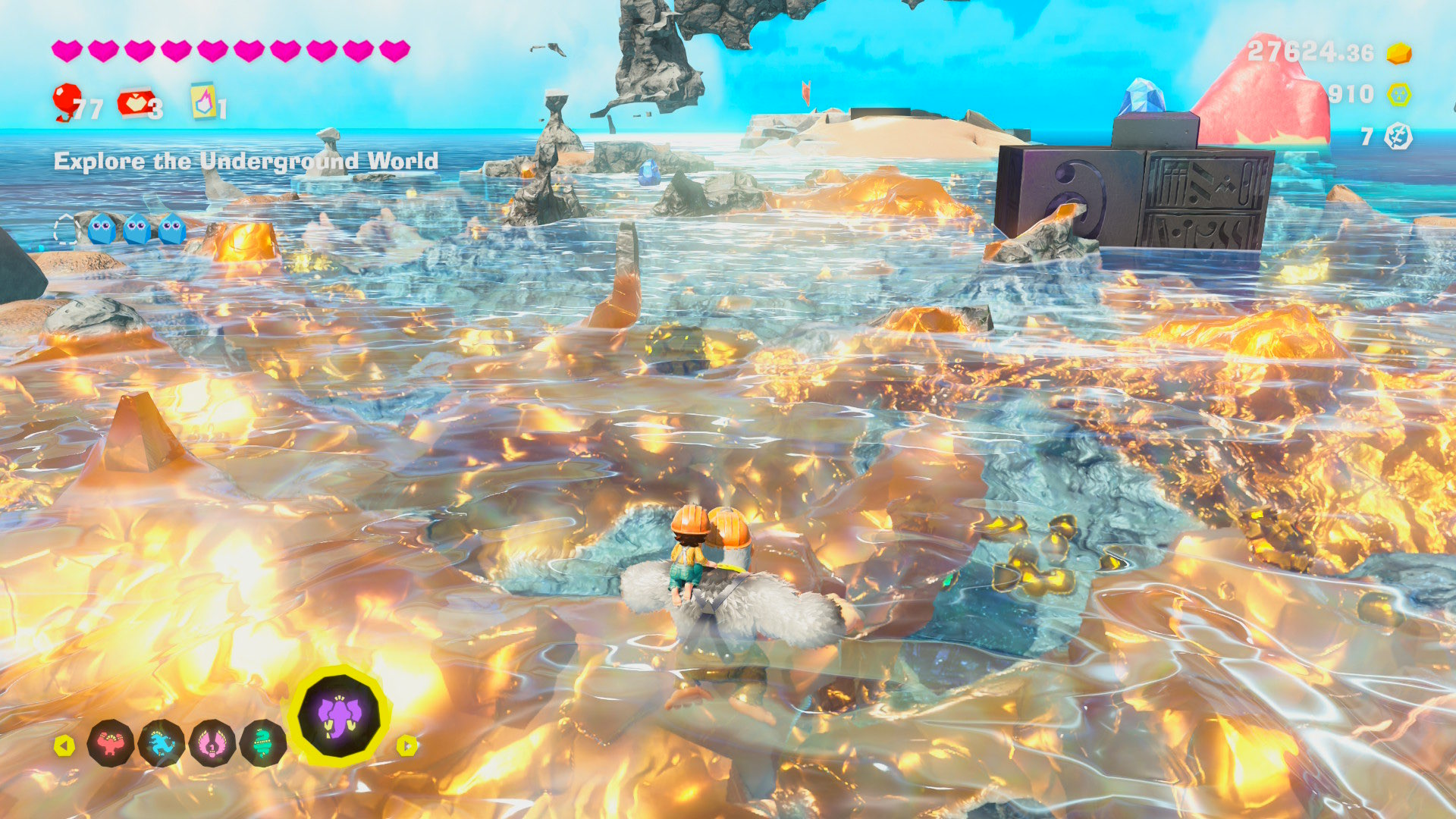Select the red Kong Bananza transformation

(111, 743)
